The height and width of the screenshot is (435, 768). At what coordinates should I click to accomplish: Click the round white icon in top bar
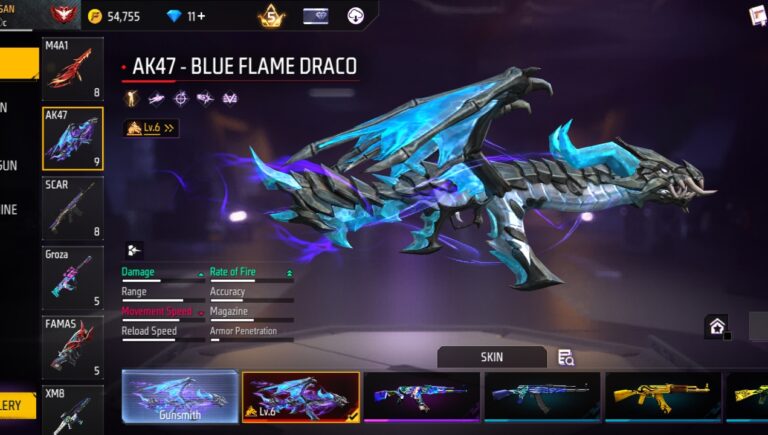356,16
